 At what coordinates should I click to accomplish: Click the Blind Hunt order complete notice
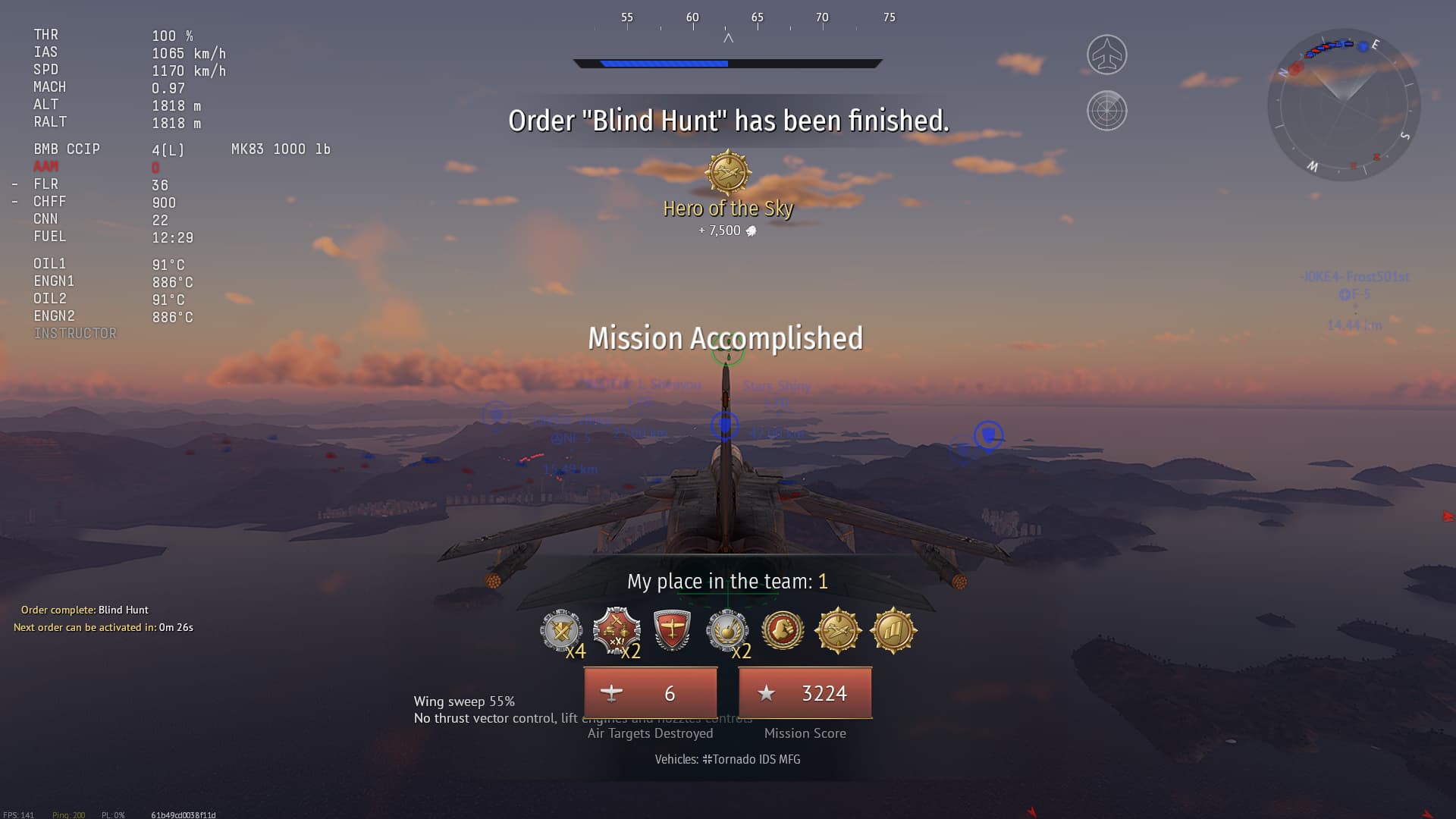coord(85,610)
